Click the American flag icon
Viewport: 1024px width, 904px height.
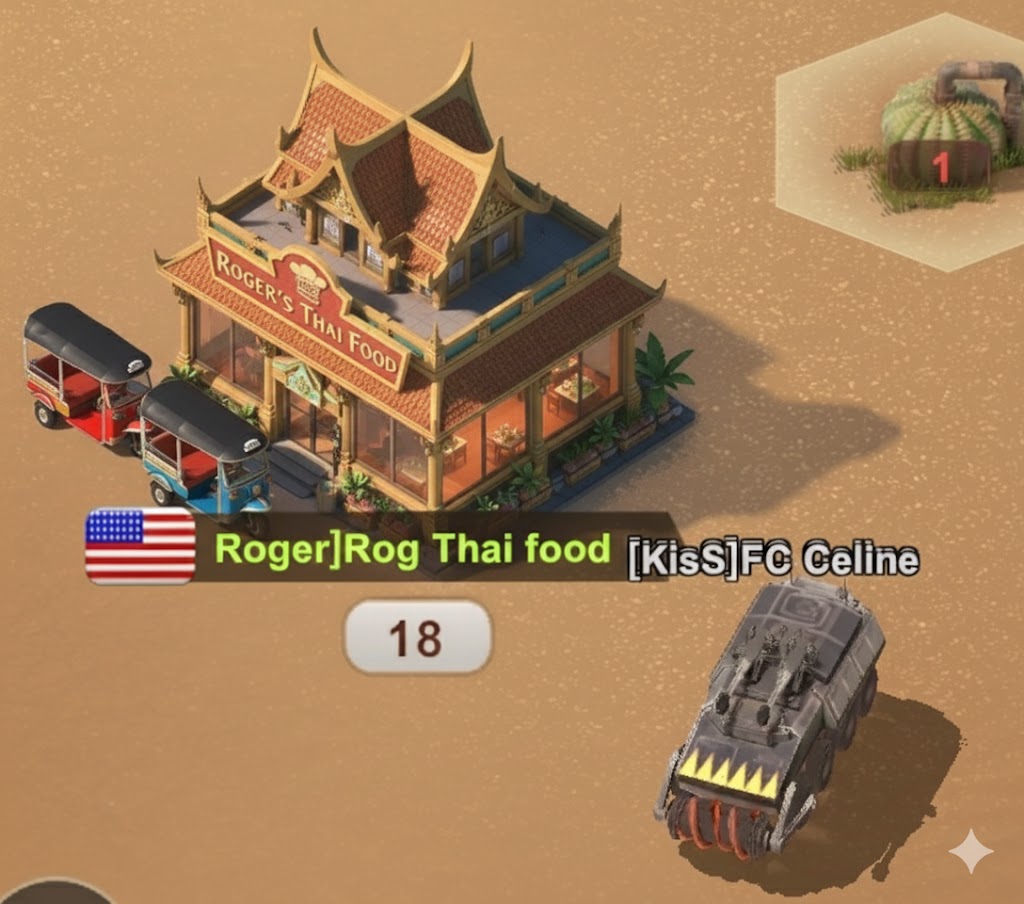tap(140, 546)
